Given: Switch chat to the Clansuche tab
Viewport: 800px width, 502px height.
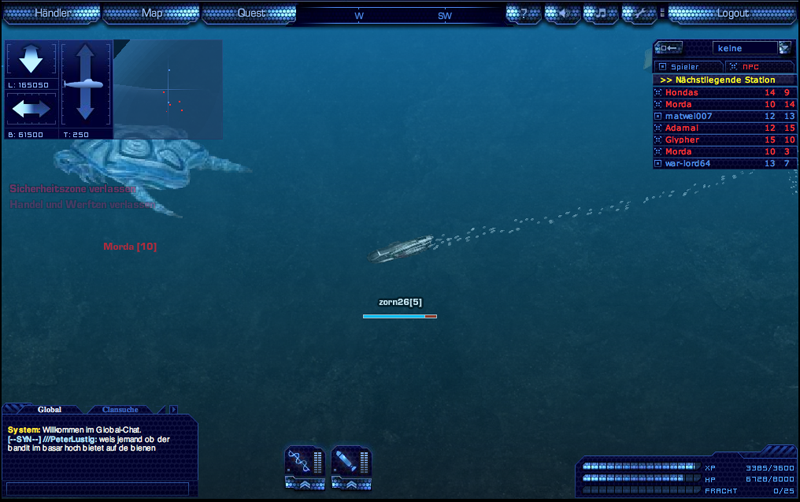Looking at the screenshot, I should pos(121,409).
